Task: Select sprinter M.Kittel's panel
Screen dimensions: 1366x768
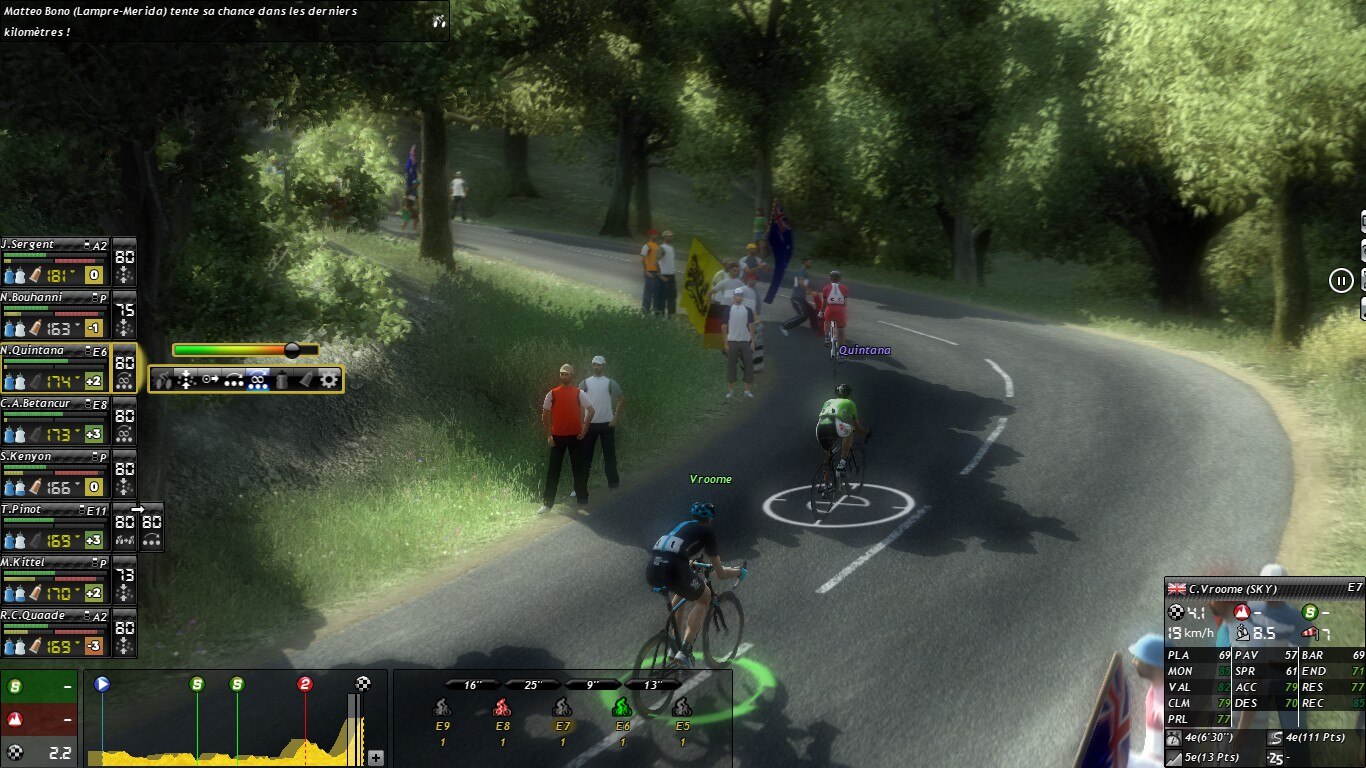Action: coord(55,580)
